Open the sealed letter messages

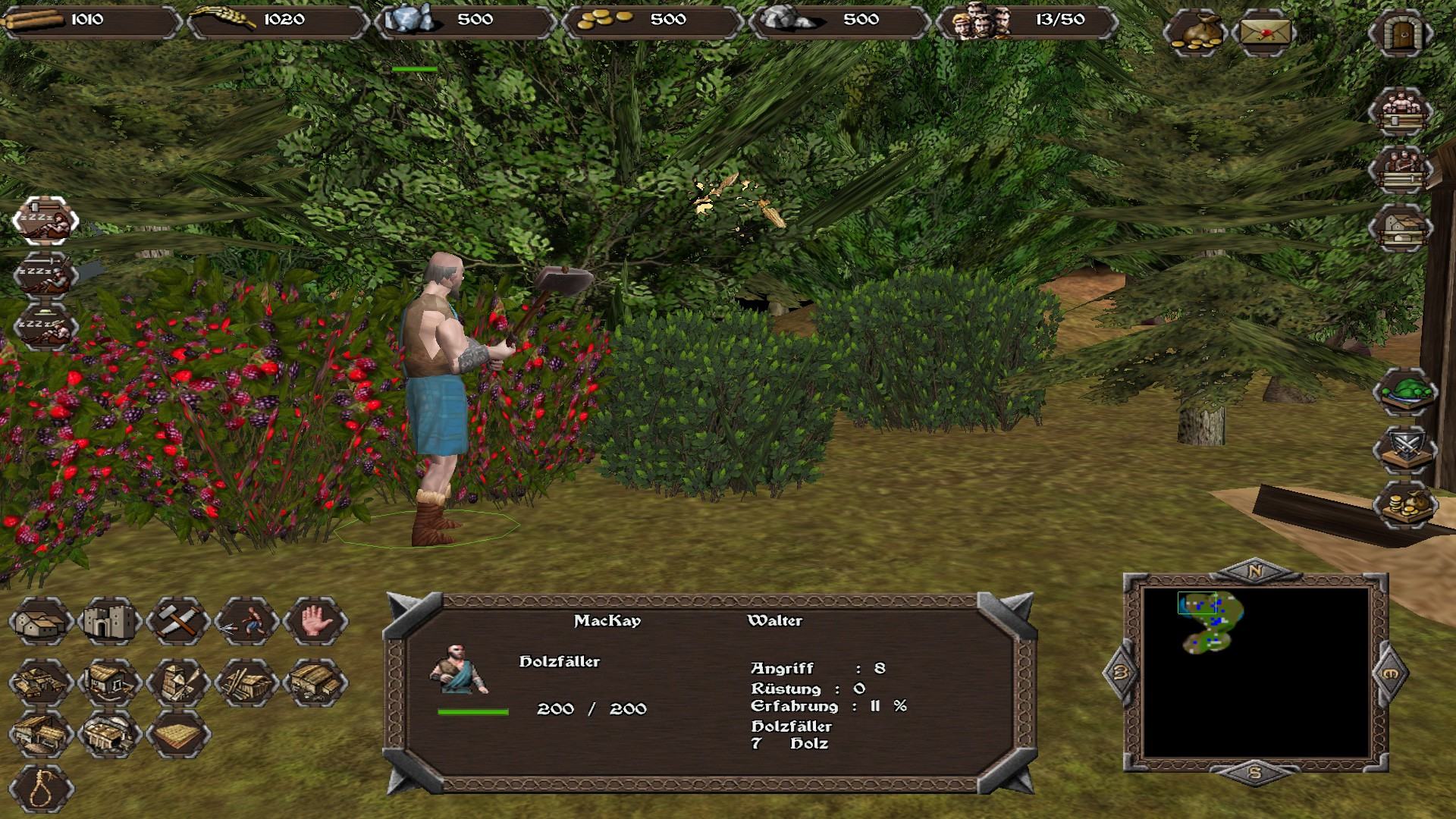1263,33
